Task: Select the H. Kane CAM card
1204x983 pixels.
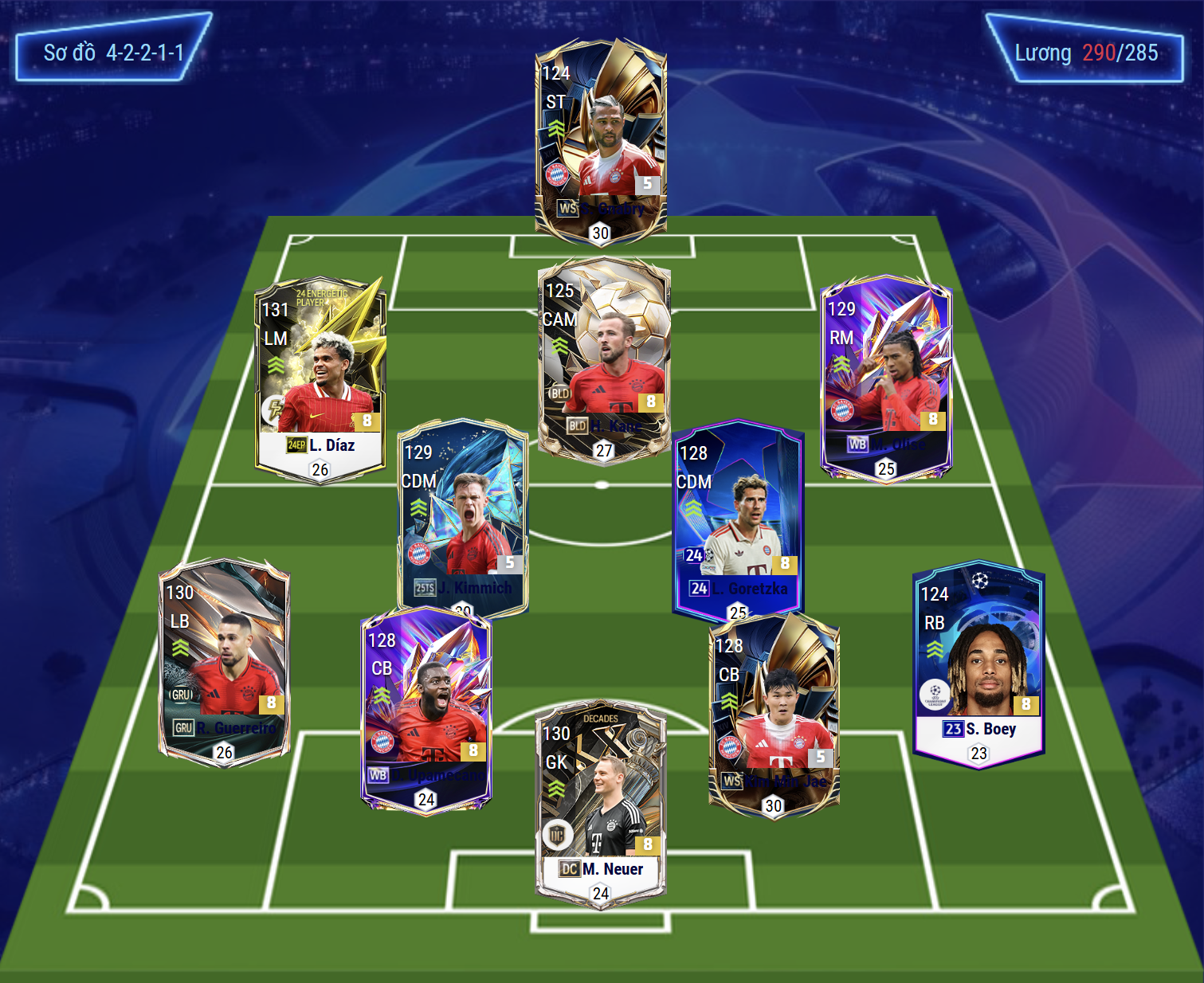Action: (x=604, y=358)
